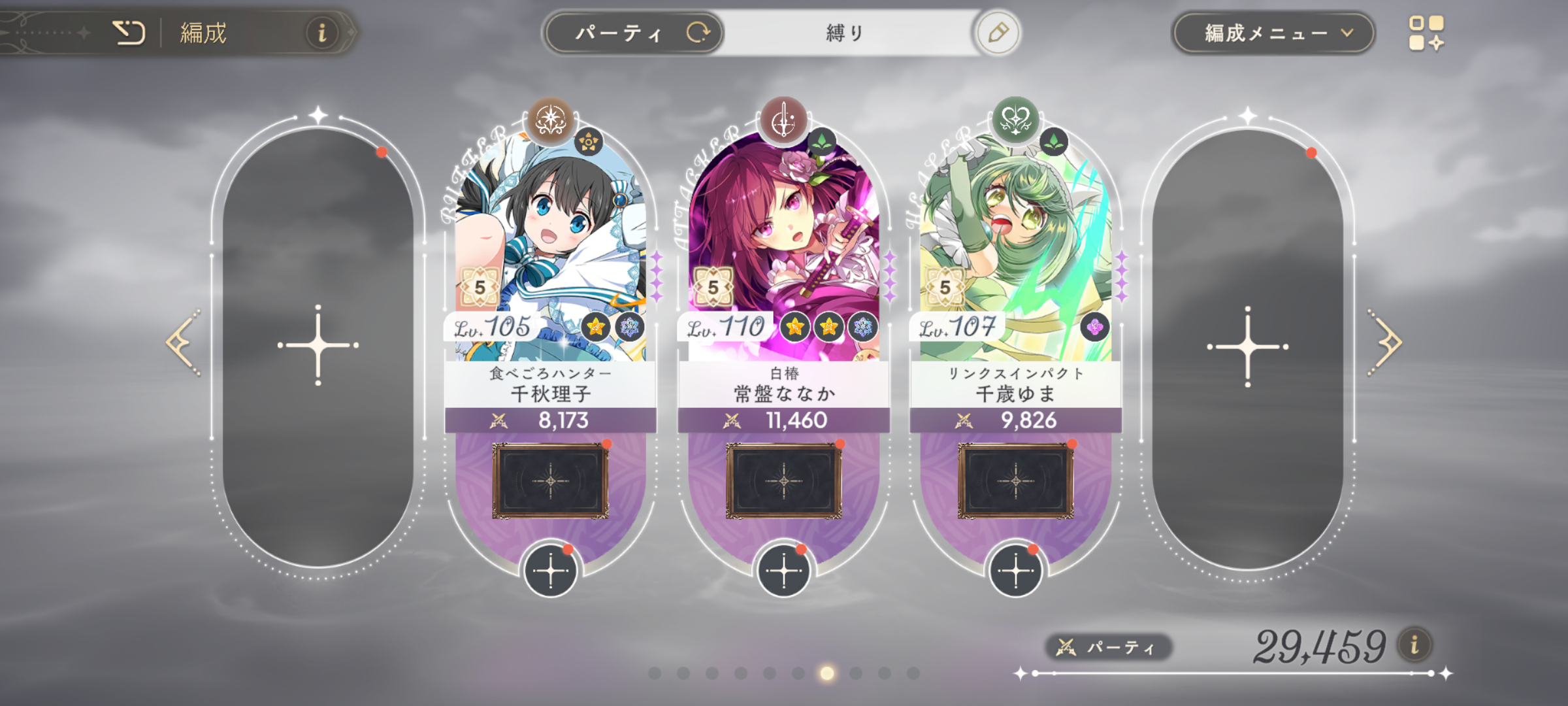Viewport: 1568px width, 706px height.
Task: Go back using the return arrow
Action: click(x=129, y=32)
